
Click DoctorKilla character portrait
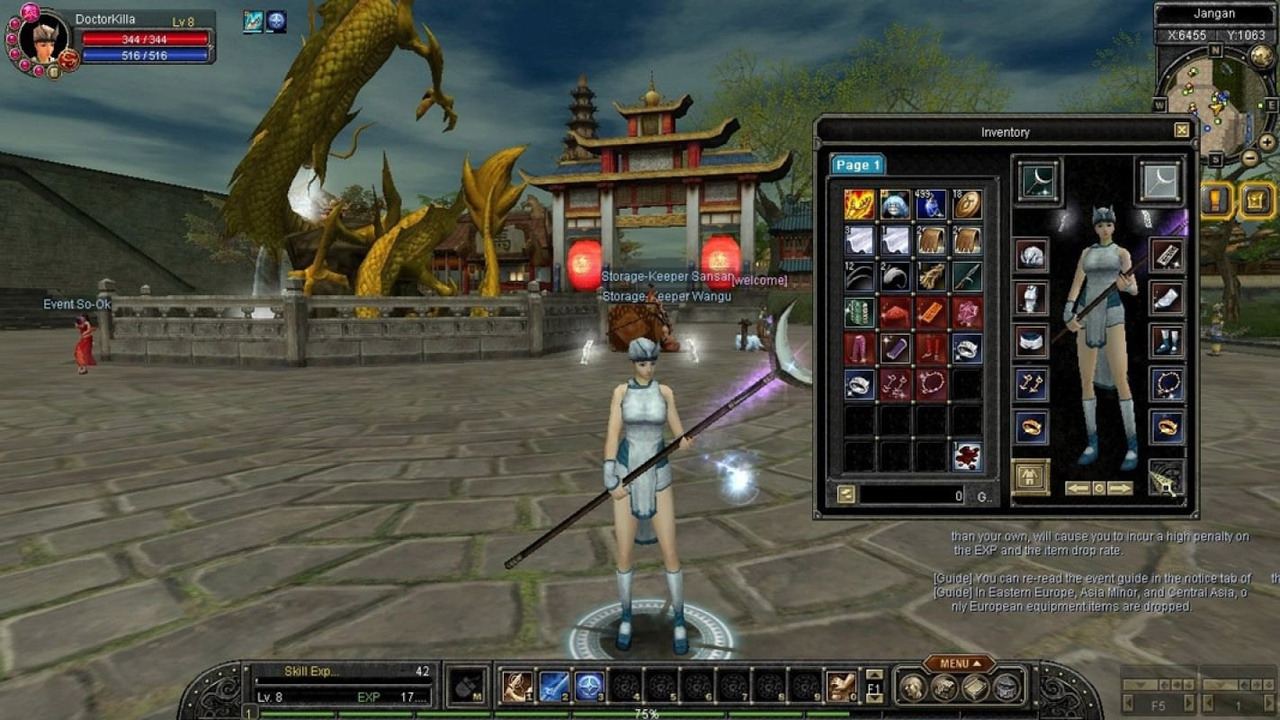43,38
